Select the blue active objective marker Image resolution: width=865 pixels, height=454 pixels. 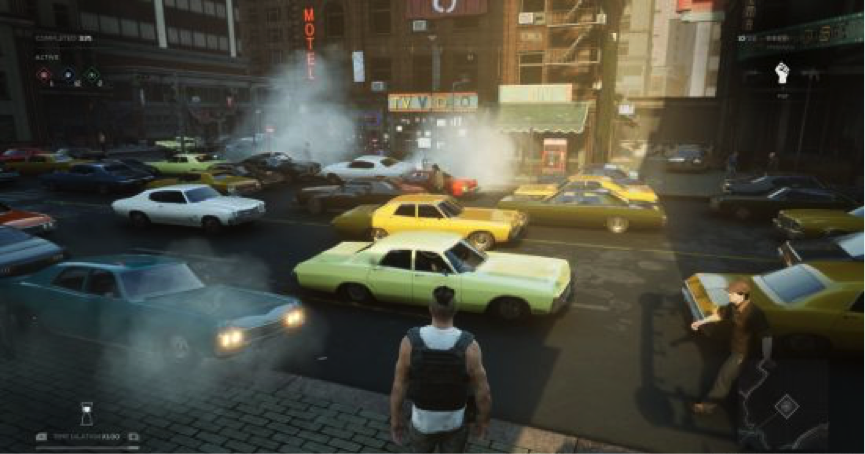point(67,74)
